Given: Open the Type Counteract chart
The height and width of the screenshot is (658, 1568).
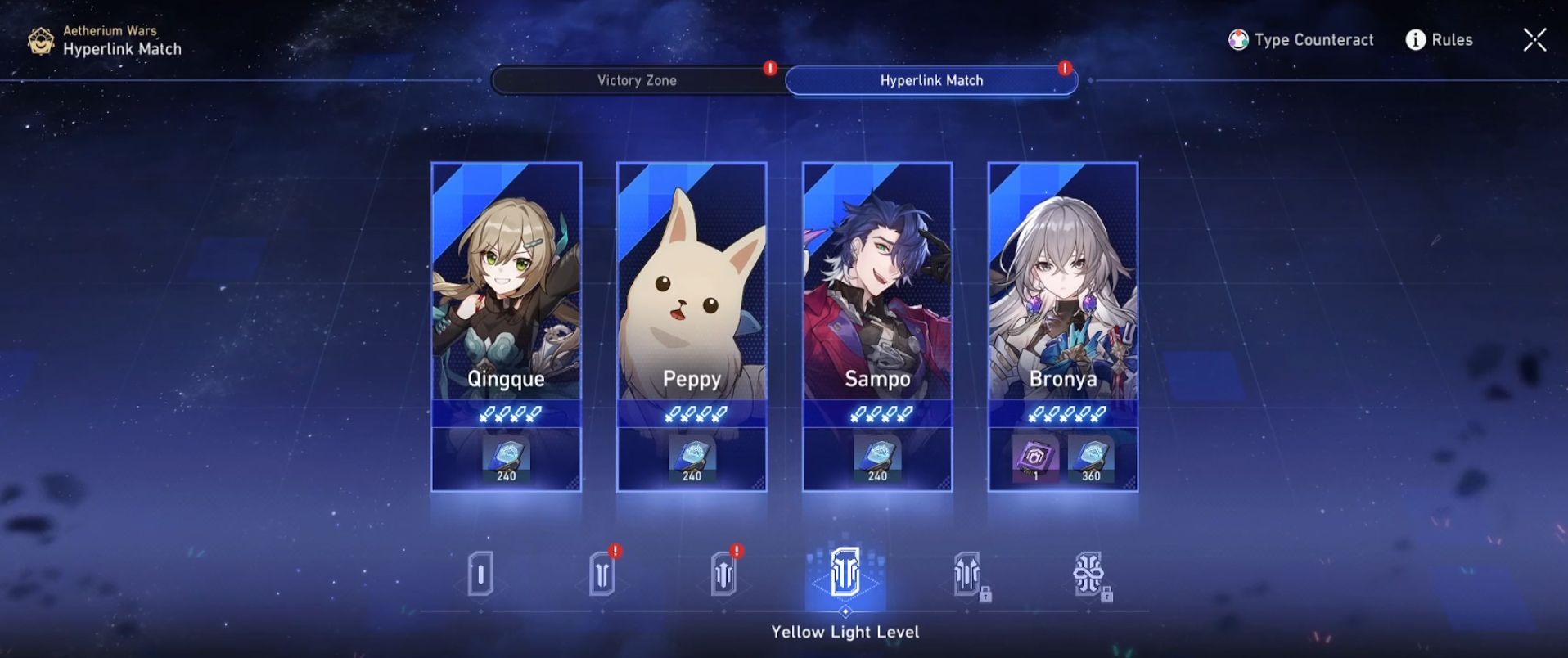Looking at the screenshot, I should point(1301,39).
